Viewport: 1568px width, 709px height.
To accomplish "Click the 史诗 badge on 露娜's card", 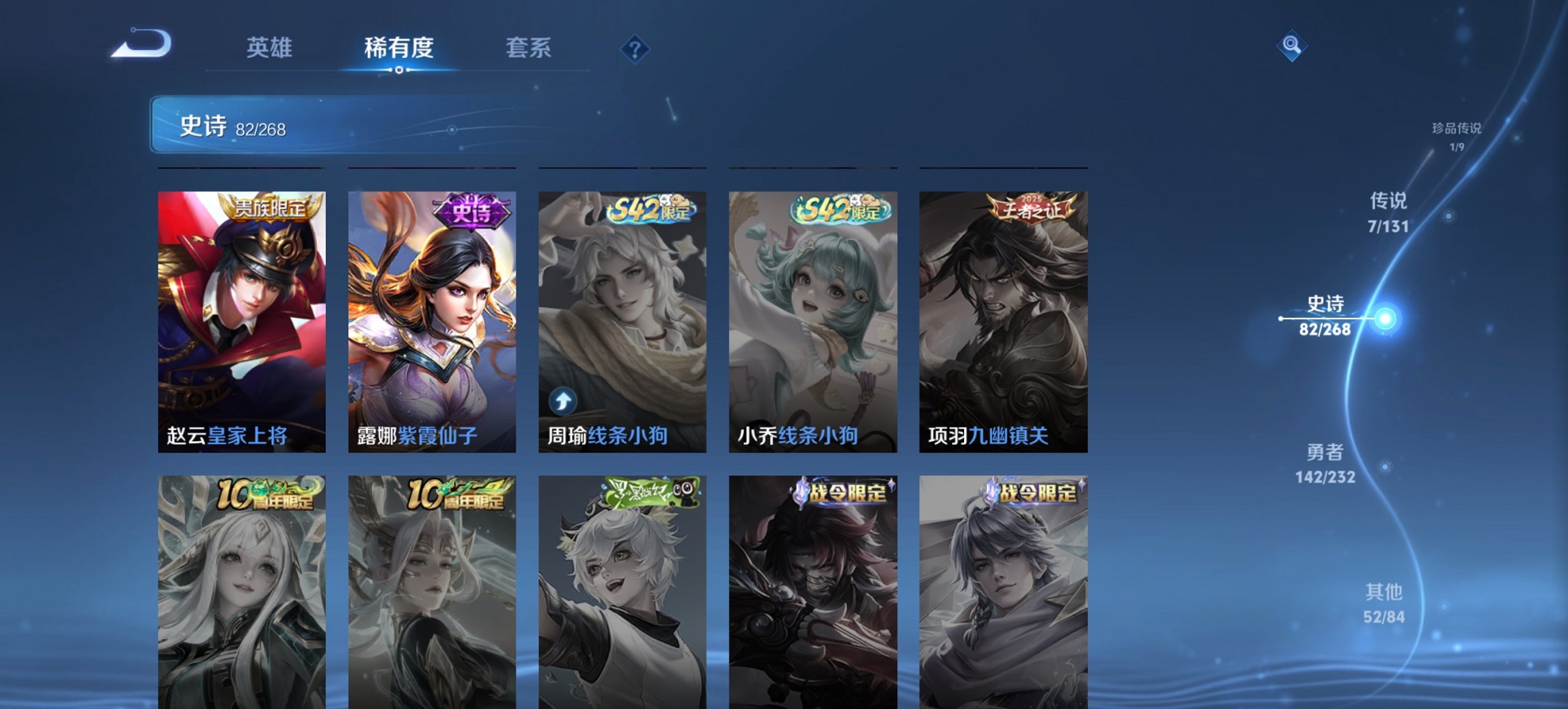I will coord(470,213).
